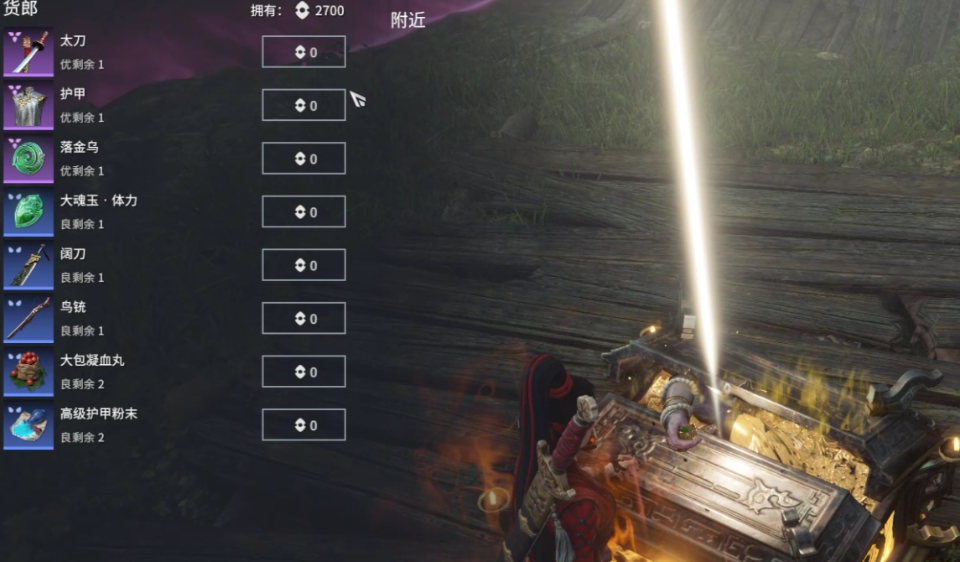Screen dimensions: 960x562
Task: Select the 高级护甲粉末 powder icon
Action: click(x=28, y=425)
